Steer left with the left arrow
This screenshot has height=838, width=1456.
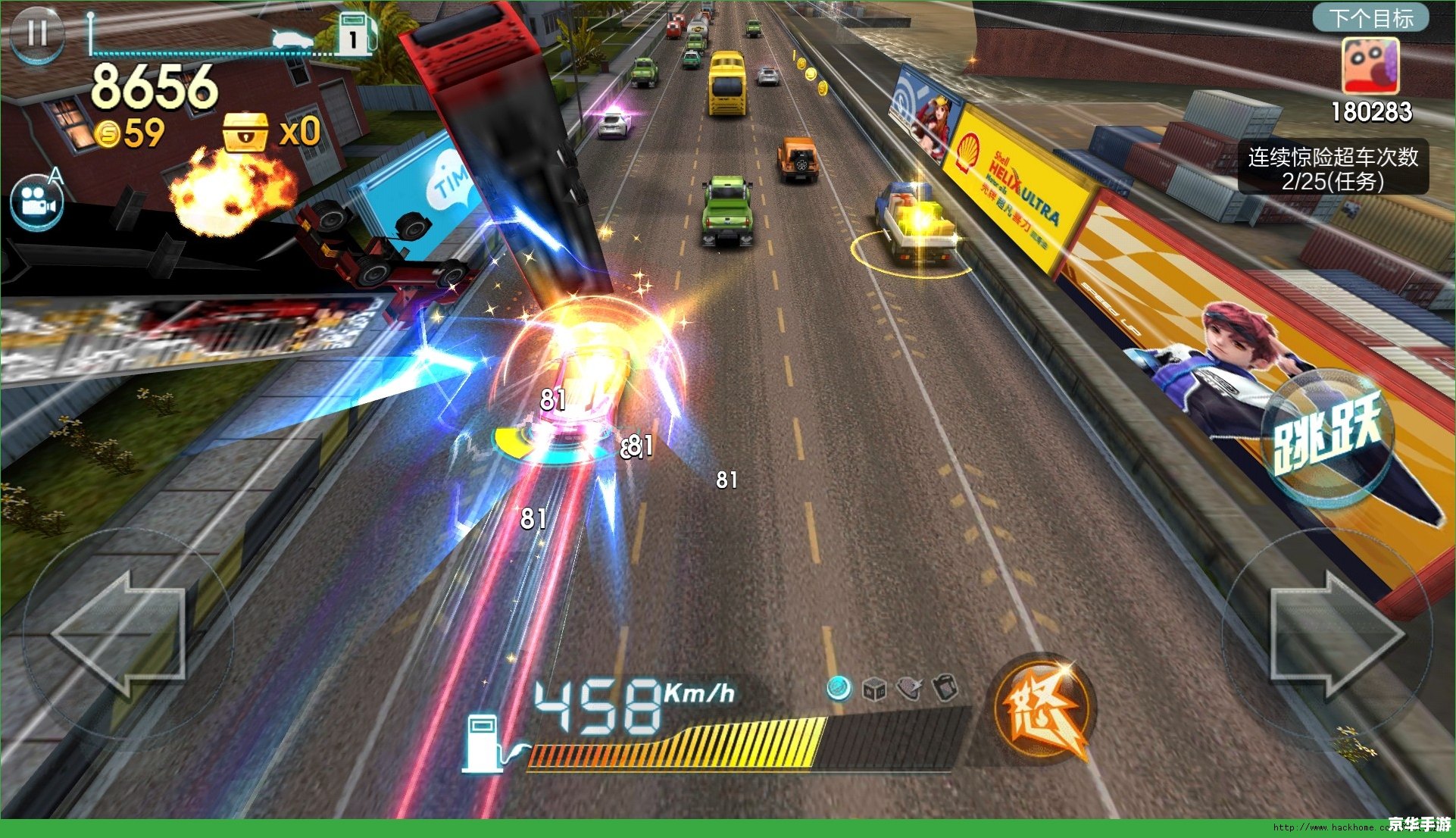click(121, 633)
